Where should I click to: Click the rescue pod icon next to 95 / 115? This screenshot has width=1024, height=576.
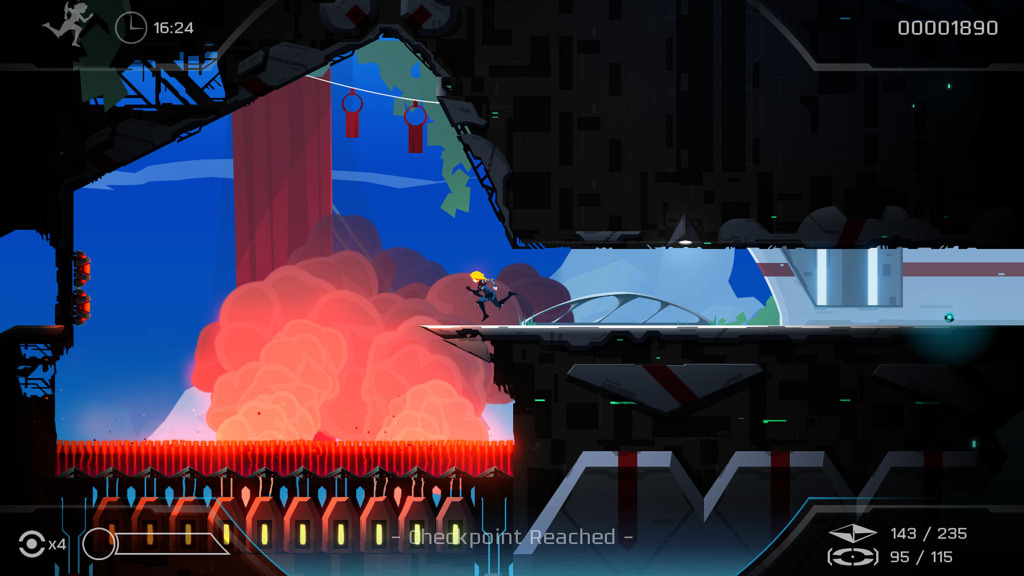[x=853, y=557]
